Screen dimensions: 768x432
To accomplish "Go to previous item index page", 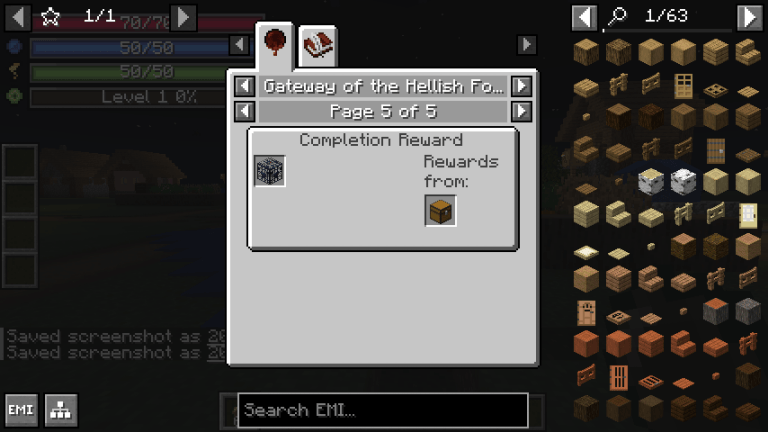I will (x=585, y=17).
